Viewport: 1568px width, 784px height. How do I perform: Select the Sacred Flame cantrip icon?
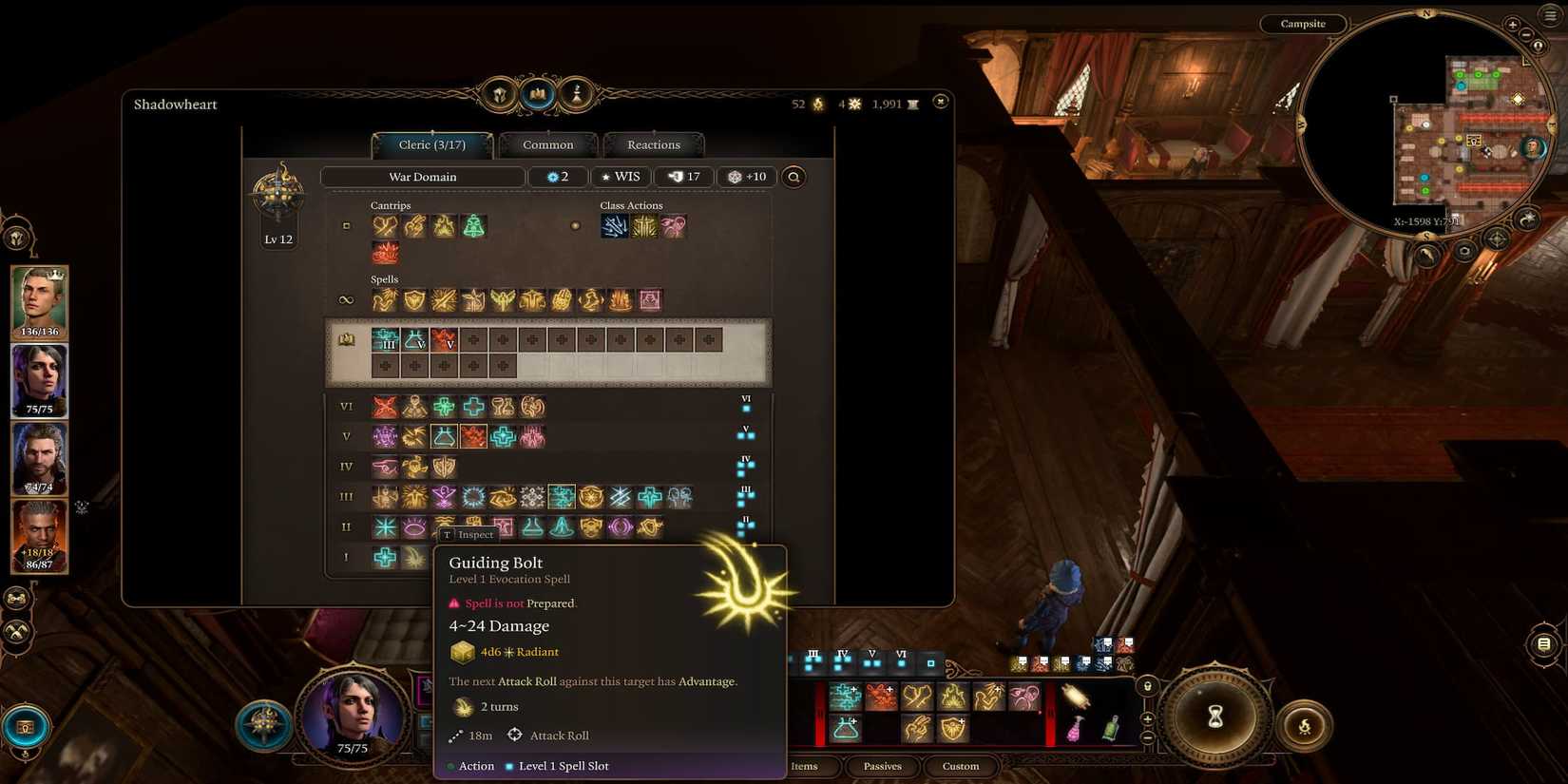(444, 226)
